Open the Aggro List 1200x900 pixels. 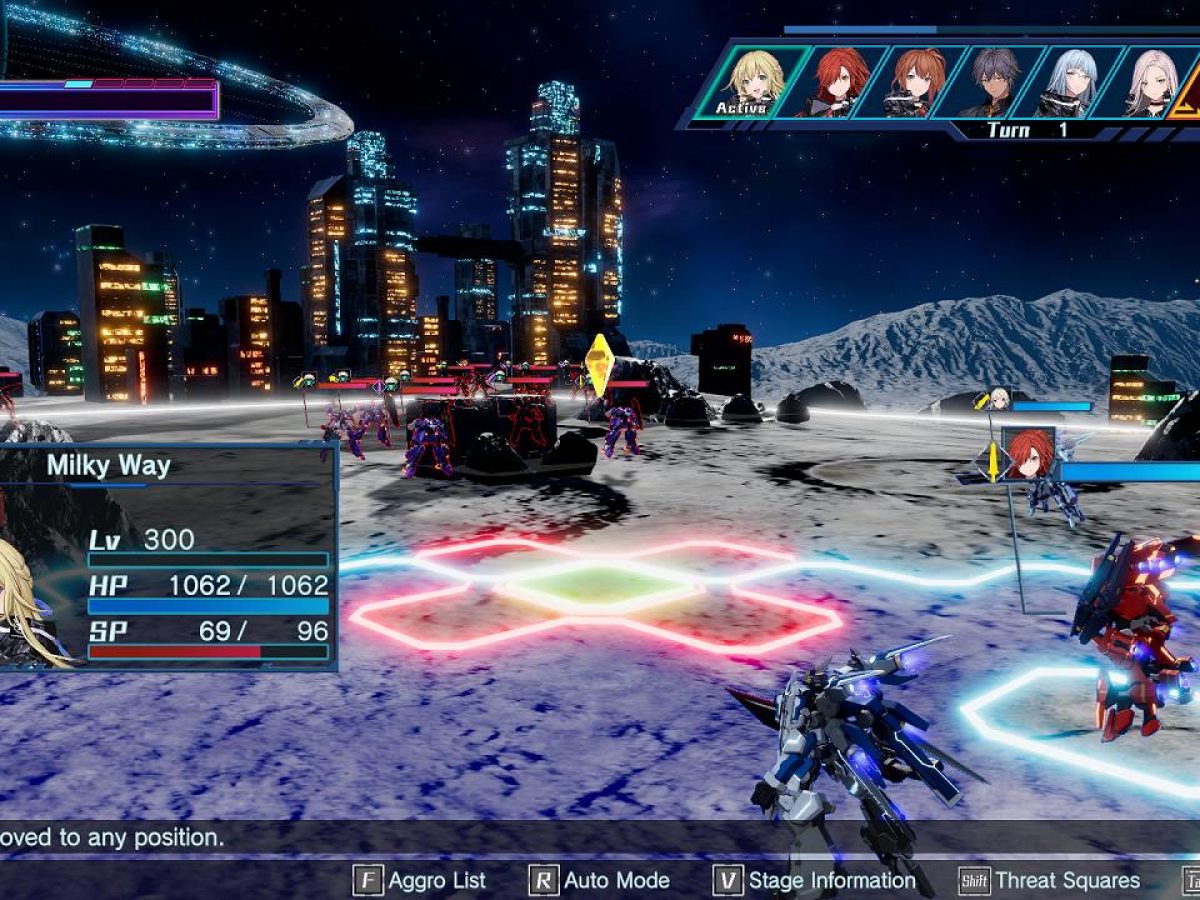pos(420,880)
